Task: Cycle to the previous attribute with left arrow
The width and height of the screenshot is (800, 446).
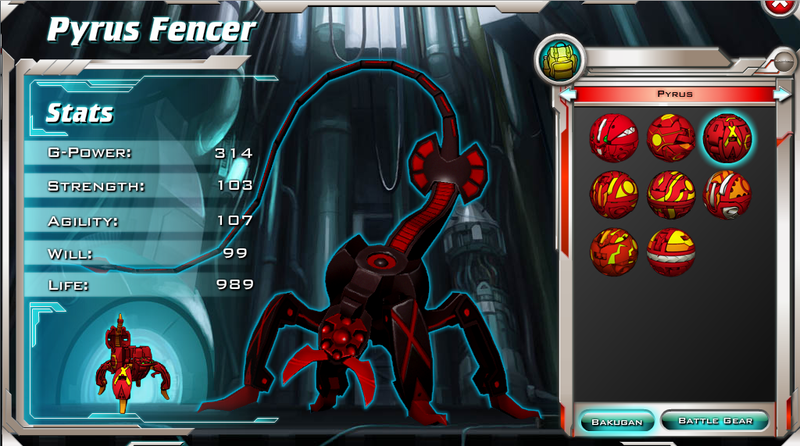Action: (568, 94)
